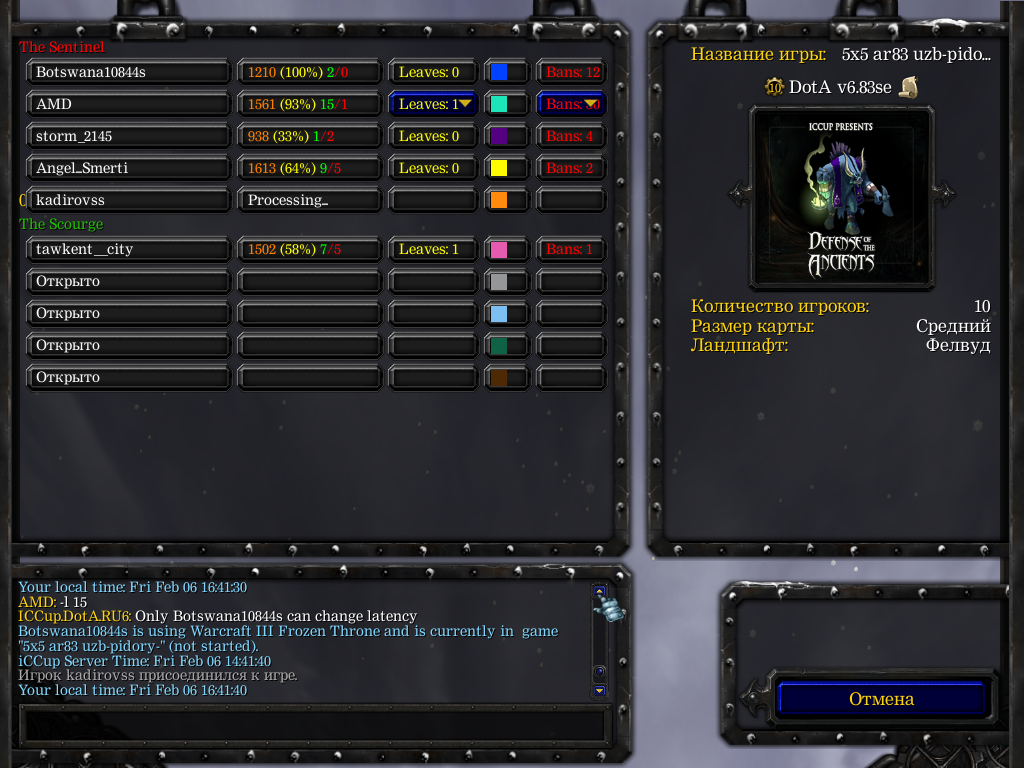Click the orange color swatch

[x=498, y=200]
